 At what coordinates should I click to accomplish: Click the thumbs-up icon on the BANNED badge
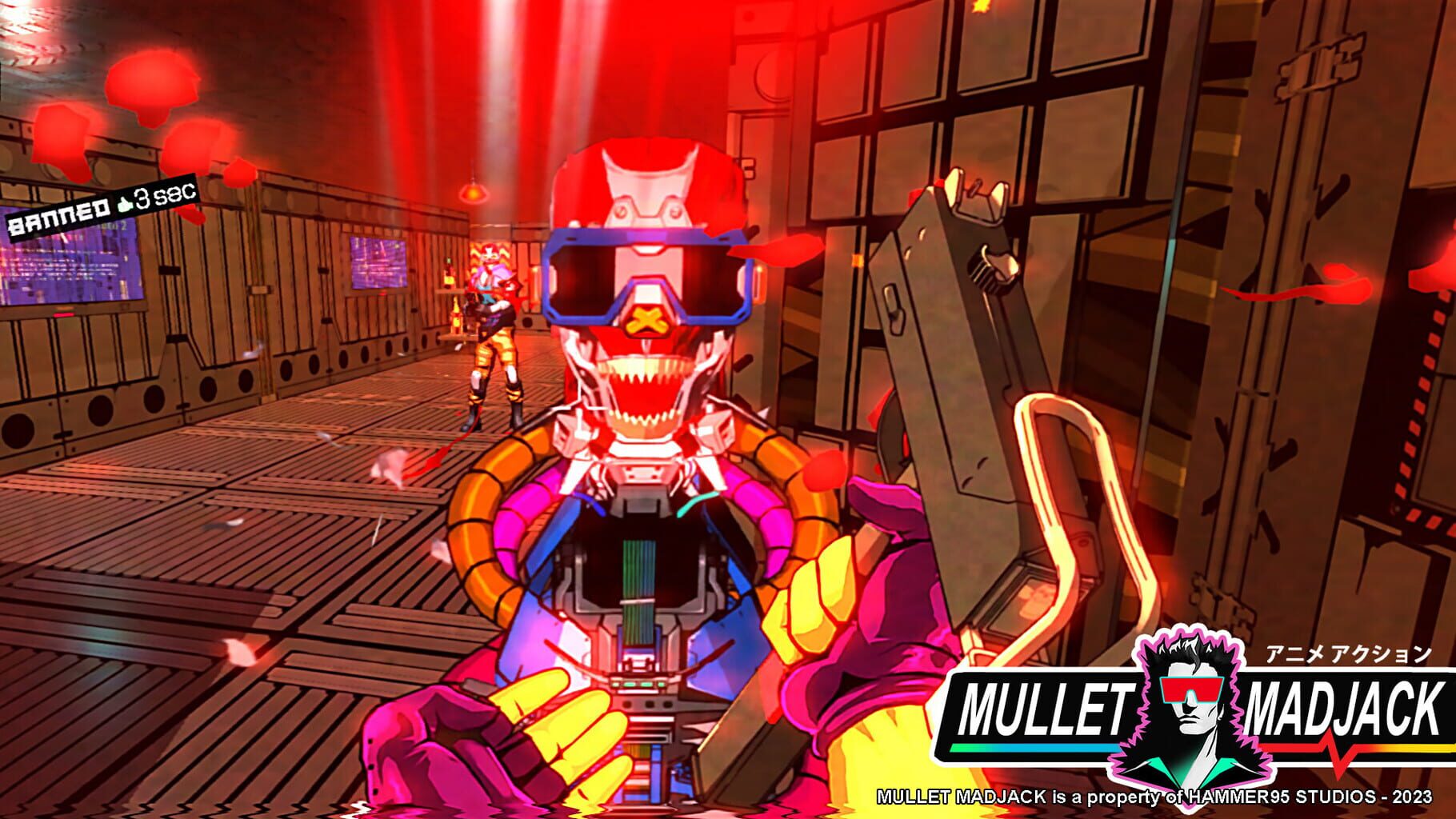(126, 205)
